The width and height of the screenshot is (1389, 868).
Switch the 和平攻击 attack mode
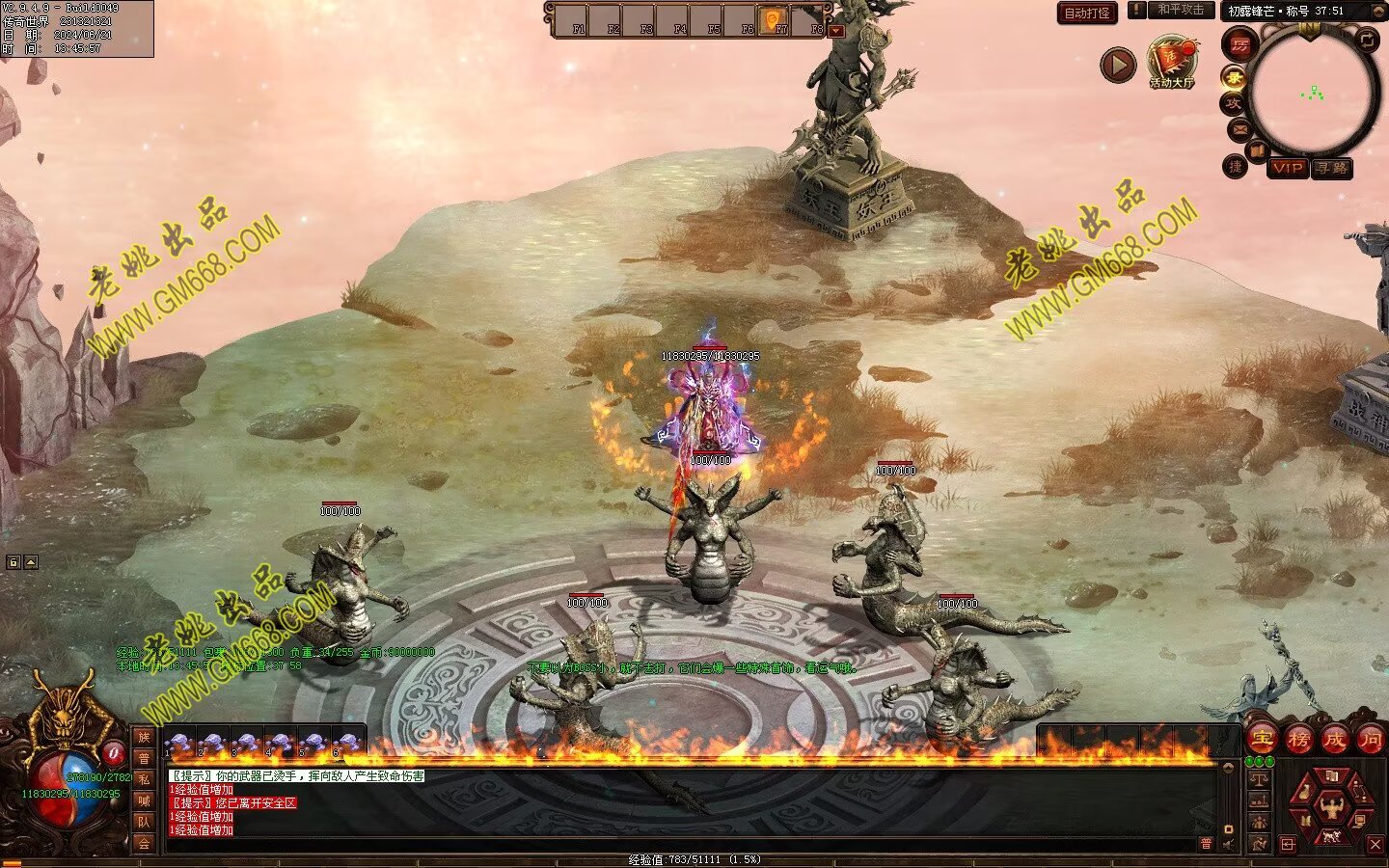click(x=1181, y=10)
